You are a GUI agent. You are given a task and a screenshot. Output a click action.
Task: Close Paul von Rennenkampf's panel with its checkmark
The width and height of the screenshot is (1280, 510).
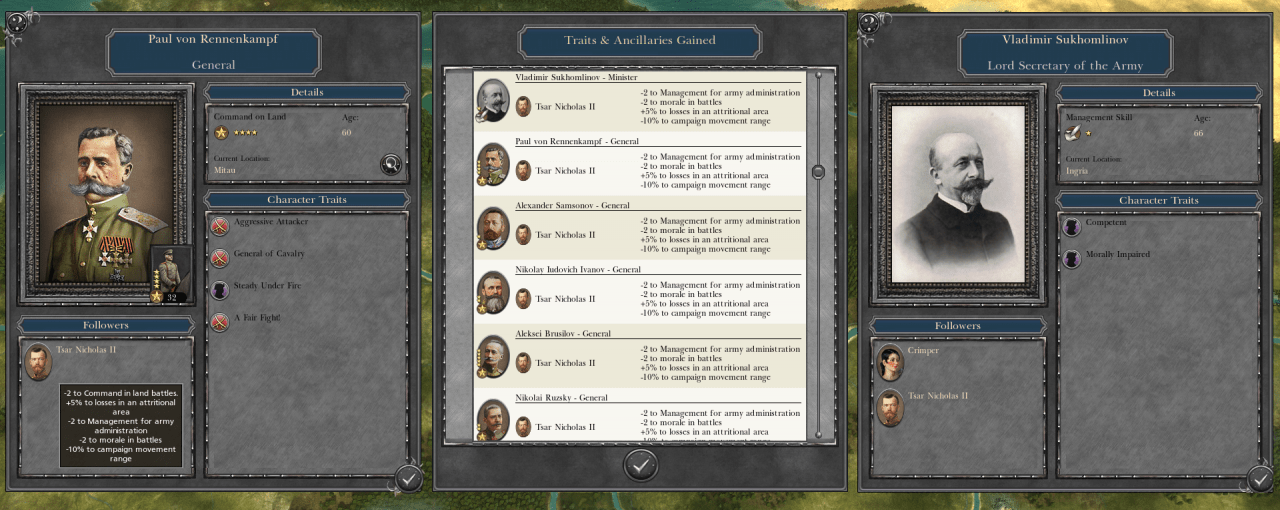point(408,478)
